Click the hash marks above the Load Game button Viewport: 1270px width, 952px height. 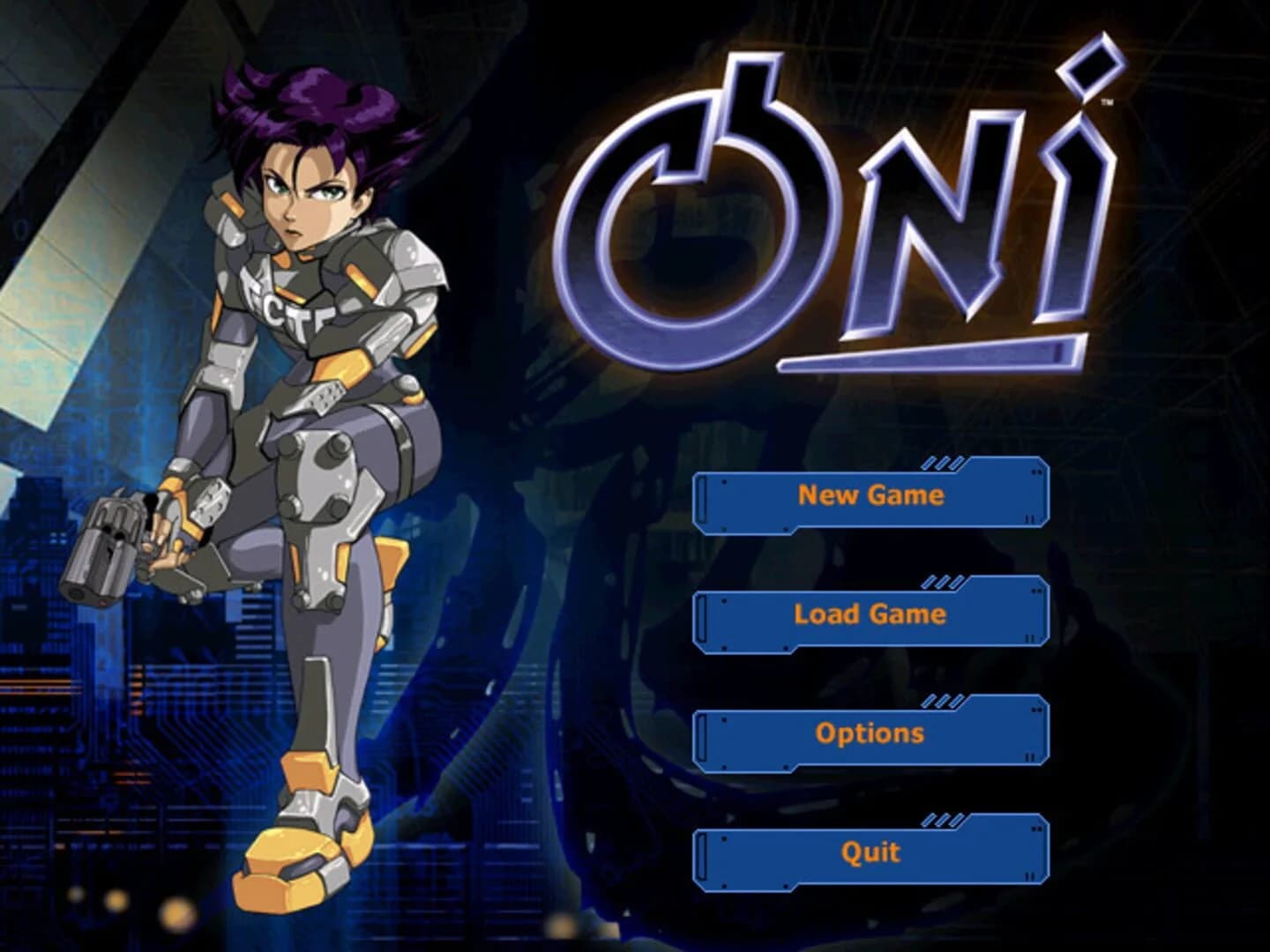pos(942,584)
